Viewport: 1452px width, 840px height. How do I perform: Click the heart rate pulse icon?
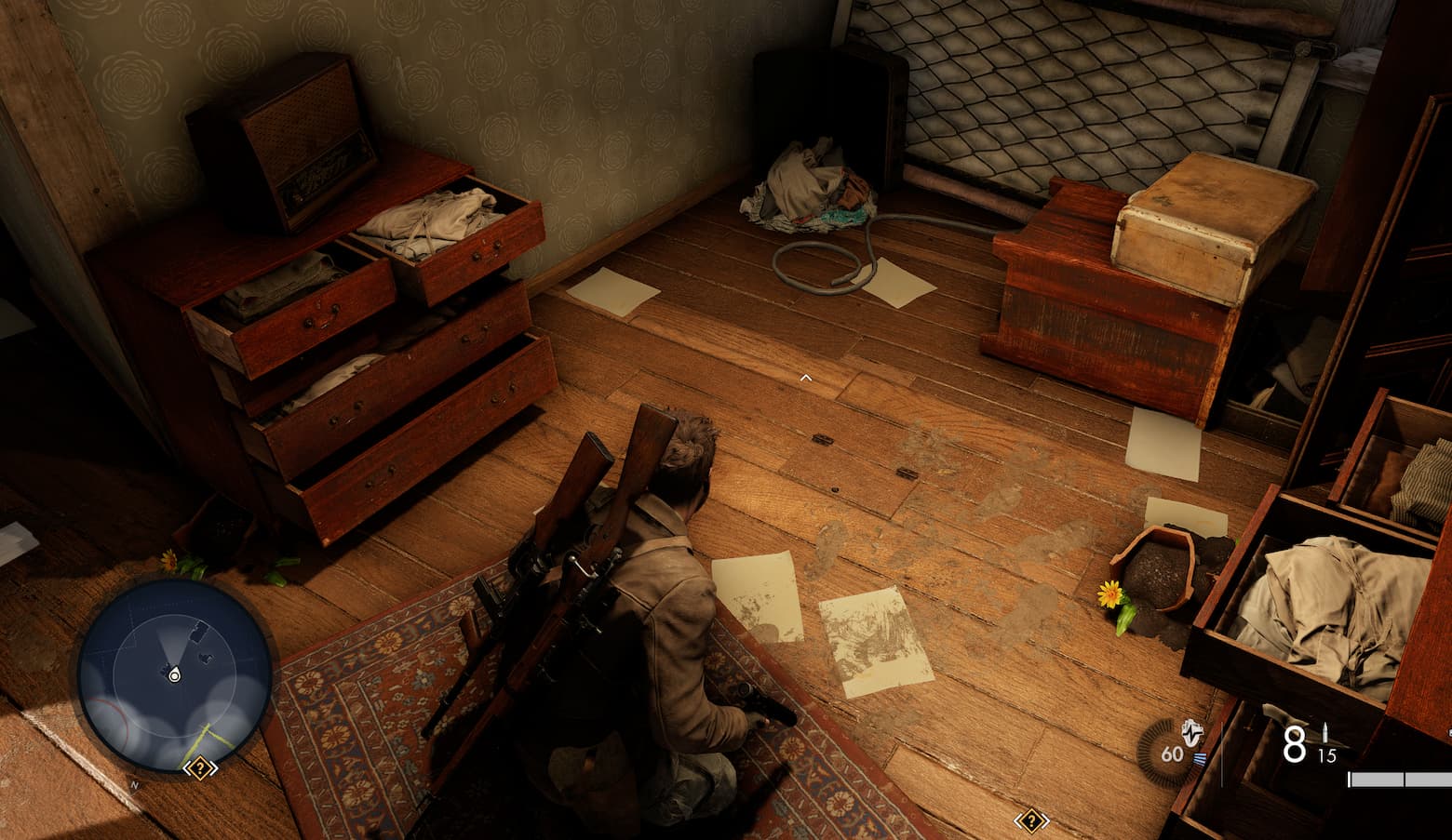pyautogui.click(x=1191, y=731)
